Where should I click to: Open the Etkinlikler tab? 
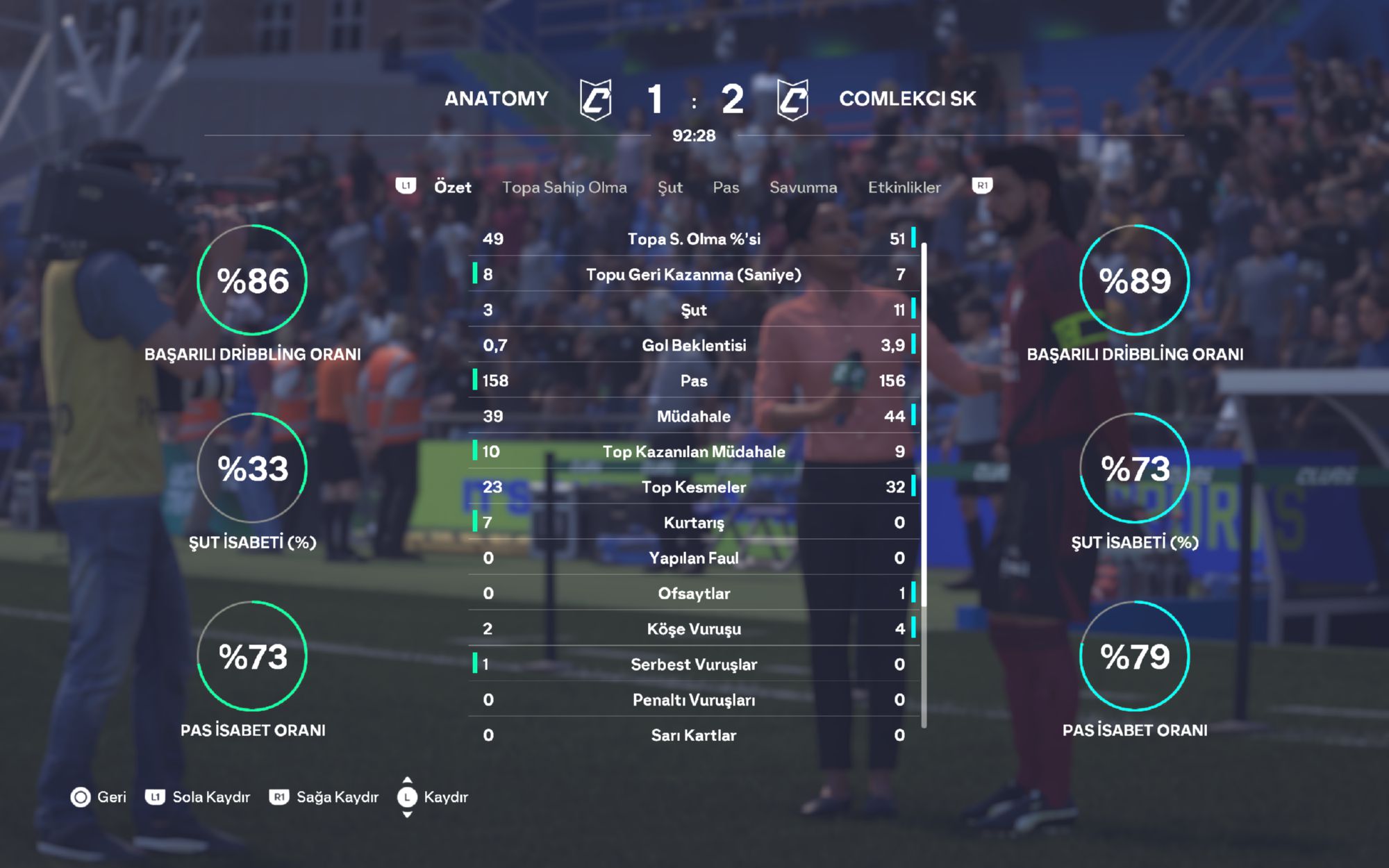pyautogui.click(x=904, y=187)
